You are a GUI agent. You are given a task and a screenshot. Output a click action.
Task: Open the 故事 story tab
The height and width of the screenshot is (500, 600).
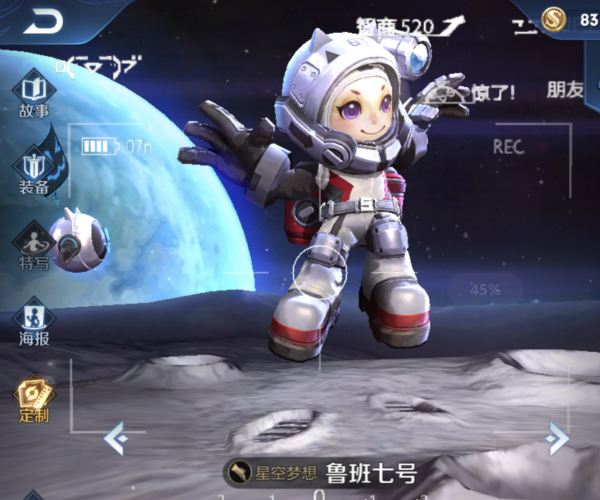pos(33,94)
